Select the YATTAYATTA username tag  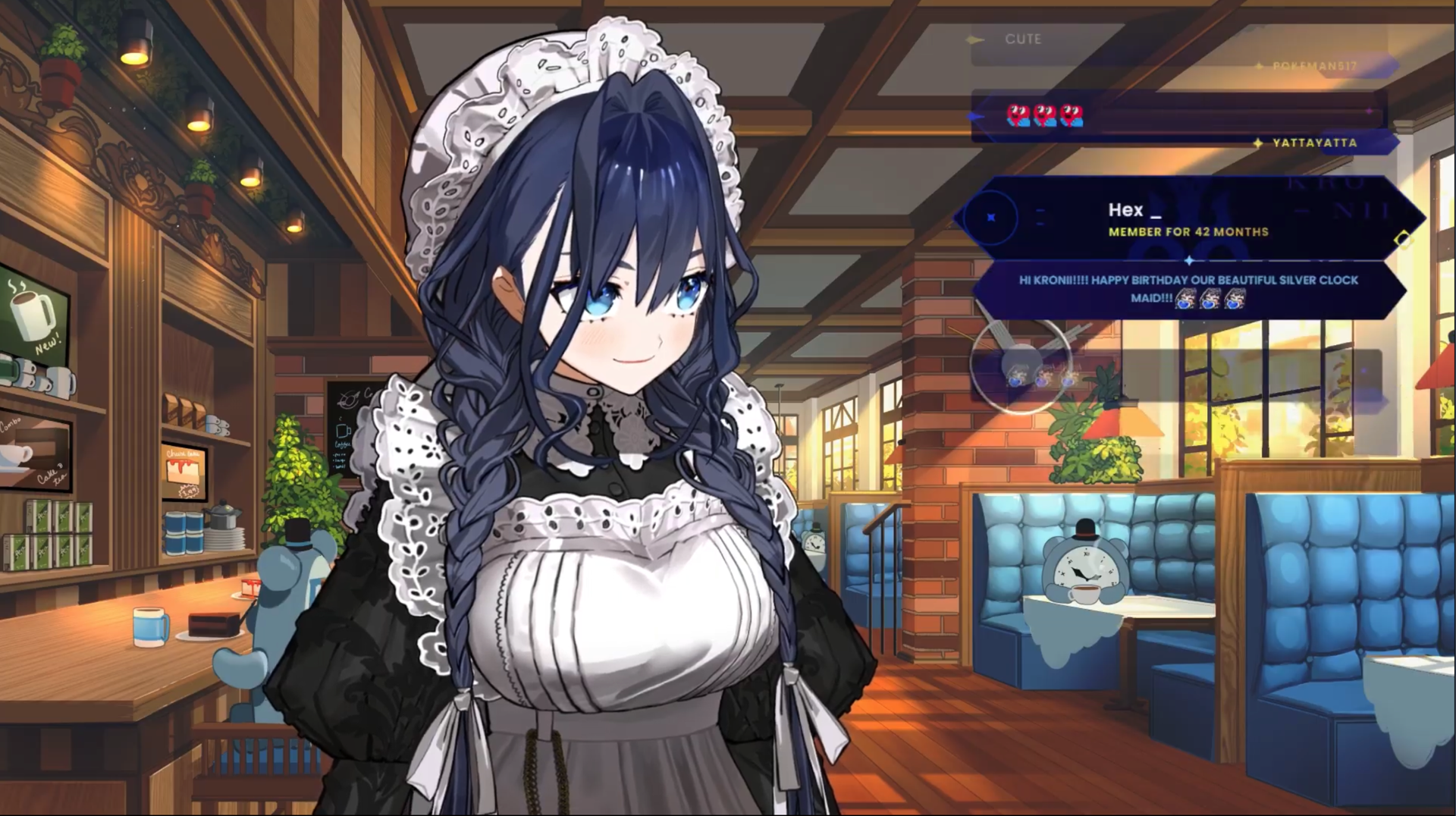[x=1314, y=143]
